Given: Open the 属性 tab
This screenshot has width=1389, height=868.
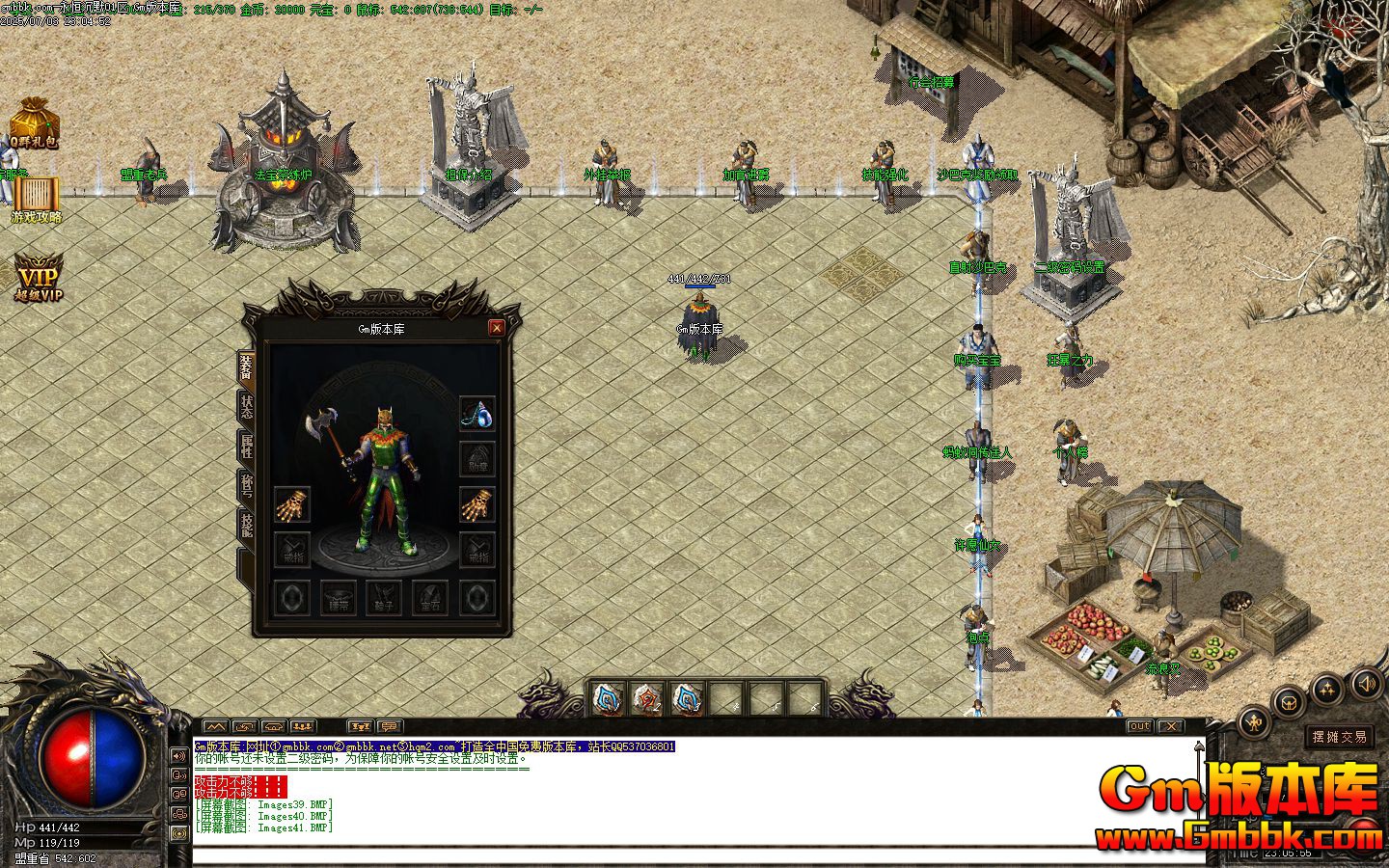Looking at the screenshot, I should 247,448.
